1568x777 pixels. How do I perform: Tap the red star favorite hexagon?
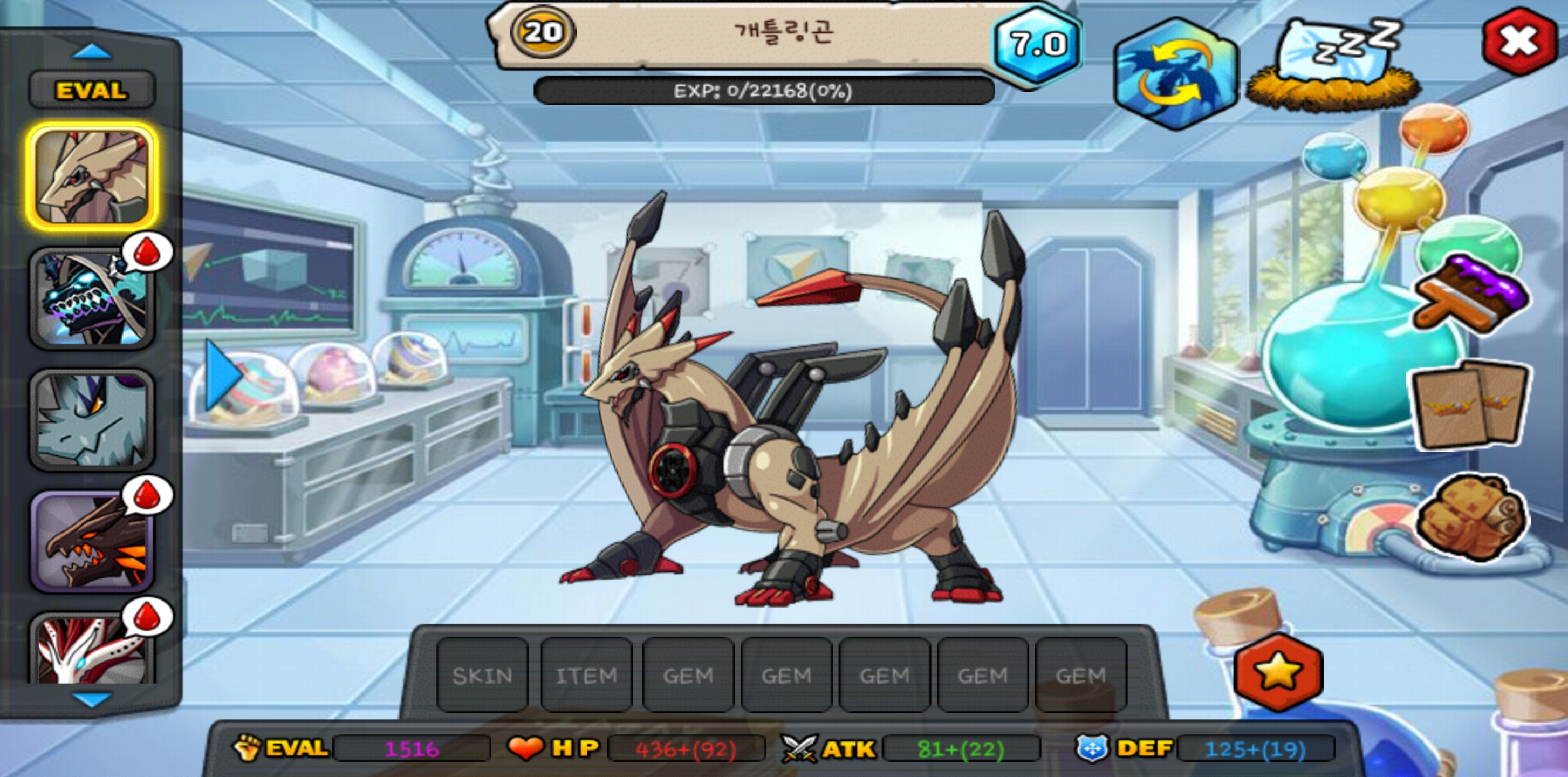click(x=1277, y=672)
